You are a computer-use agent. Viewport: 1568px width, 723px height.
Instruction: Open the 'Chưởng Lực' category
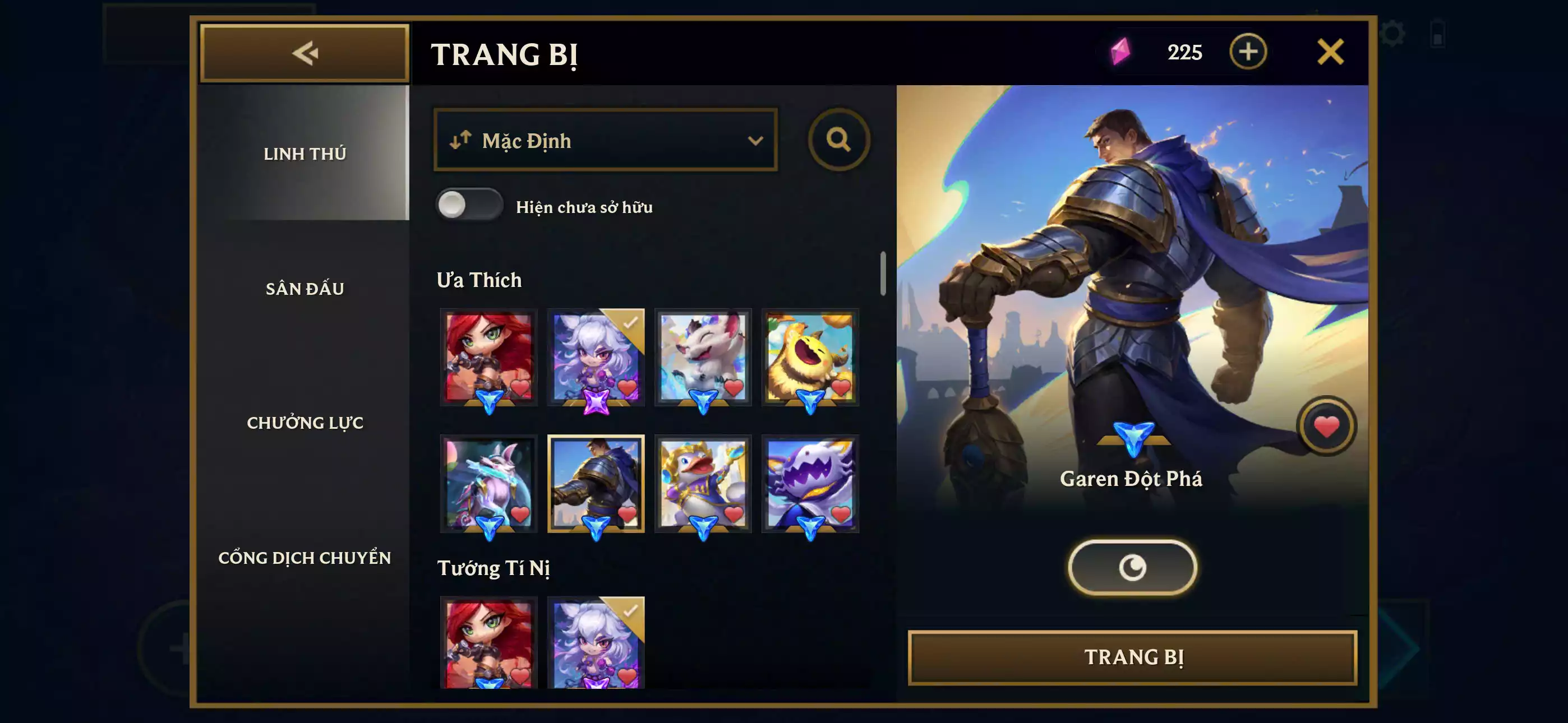(x=306, y=423)
